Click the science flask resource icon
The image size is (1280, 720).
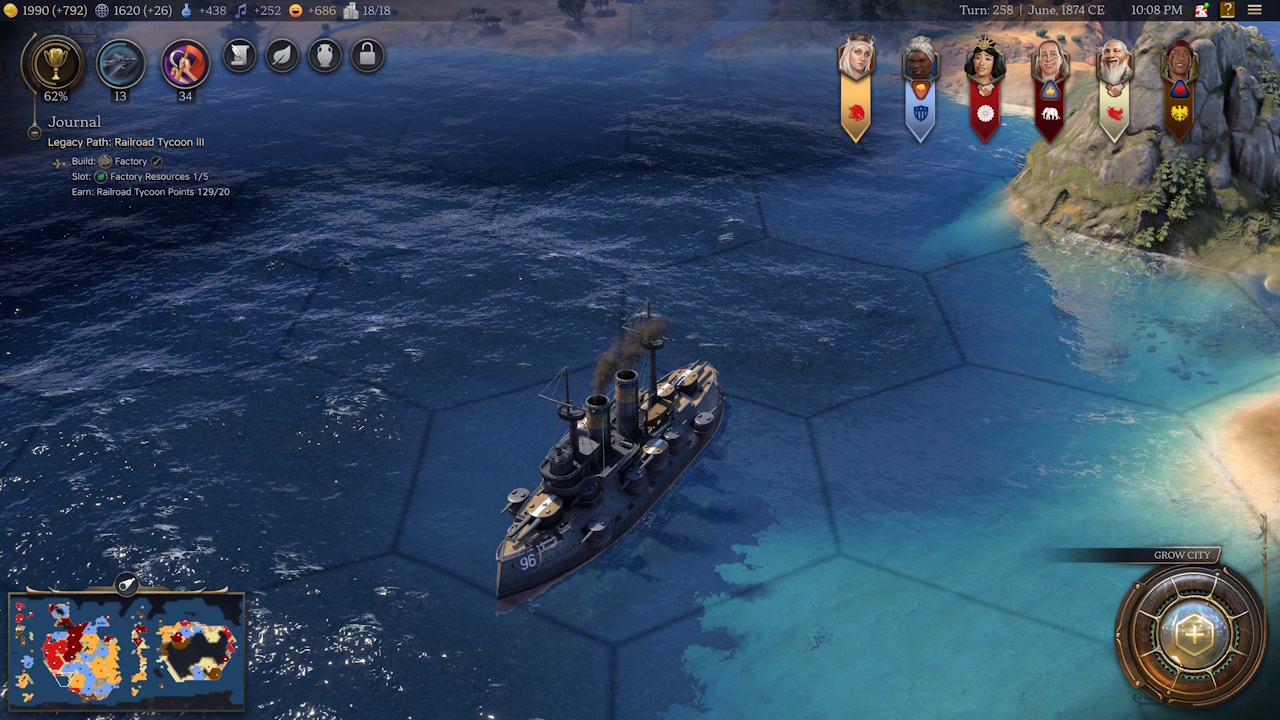[186, 11]
